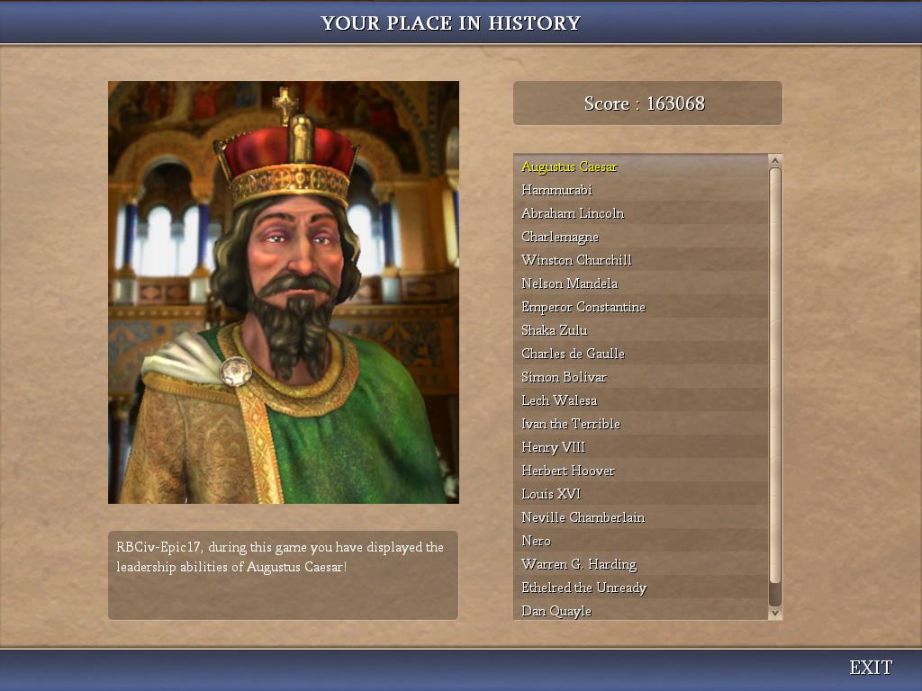Select the Herbert Hoover row
The width and height of the screenshot is (922, 691).
(567, 470)
